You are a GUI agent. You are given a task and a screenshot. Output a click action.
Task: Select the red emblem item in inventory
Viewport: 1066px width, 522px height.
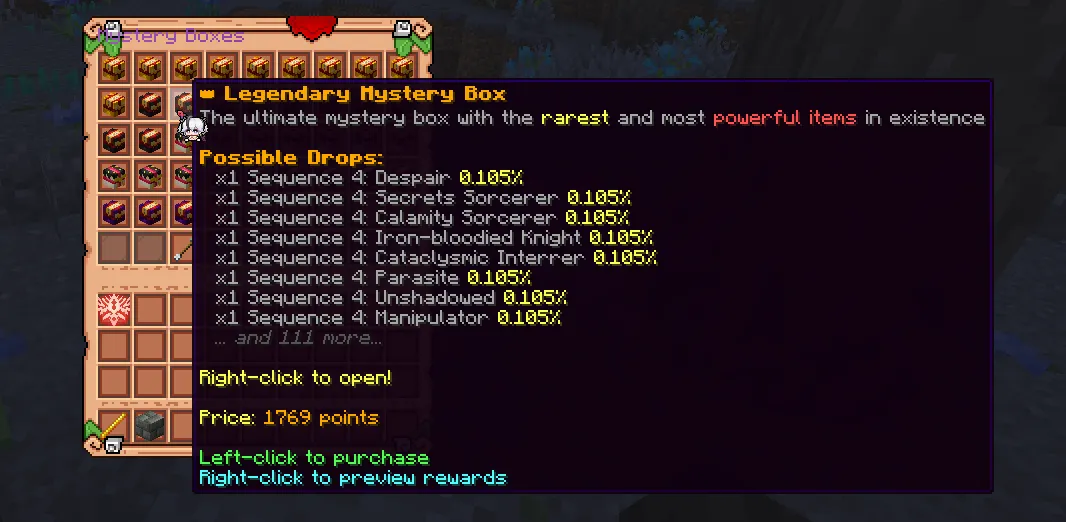(115, 310)
